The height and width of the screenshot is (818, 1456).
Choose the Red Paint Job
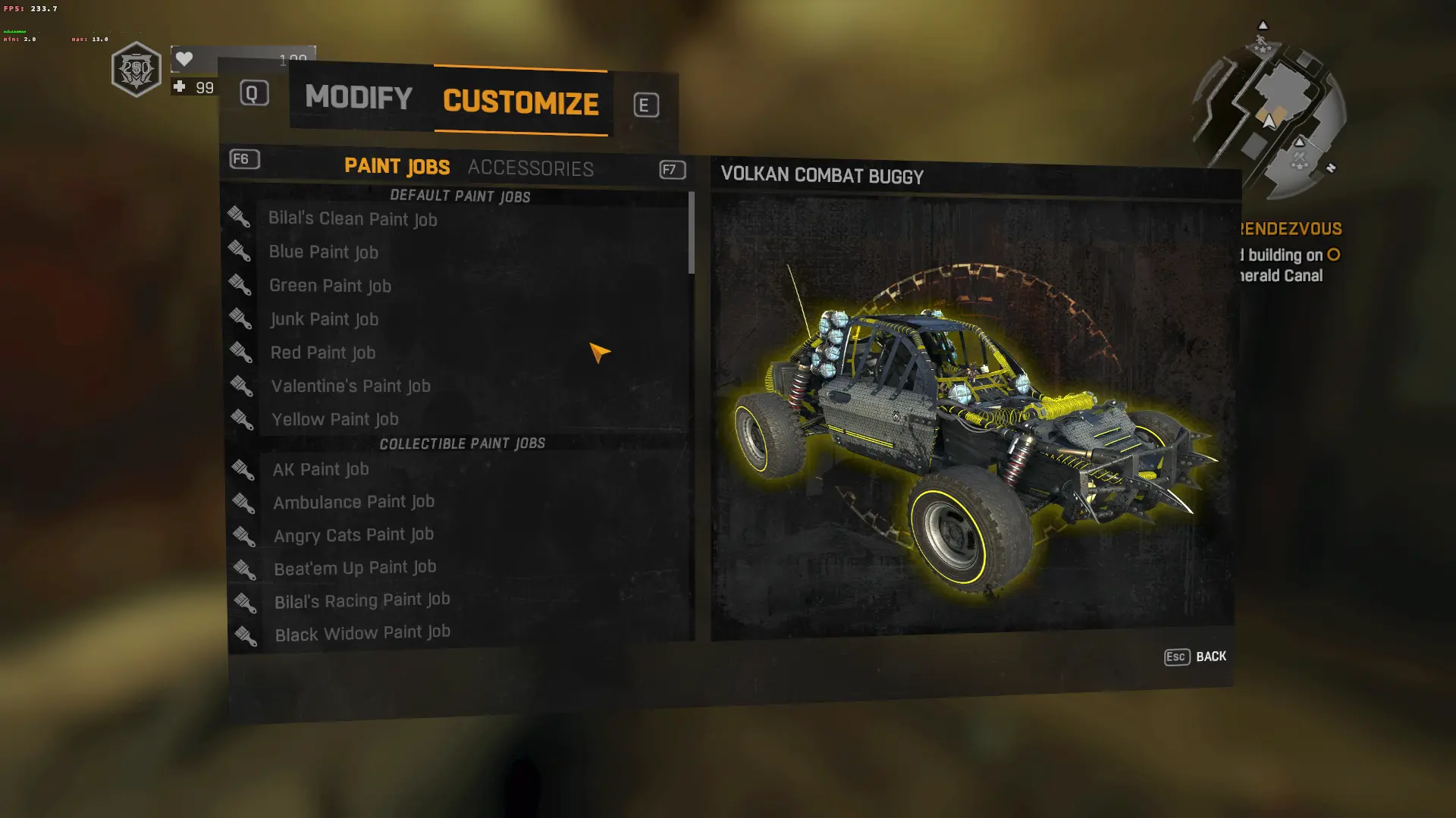323,353
